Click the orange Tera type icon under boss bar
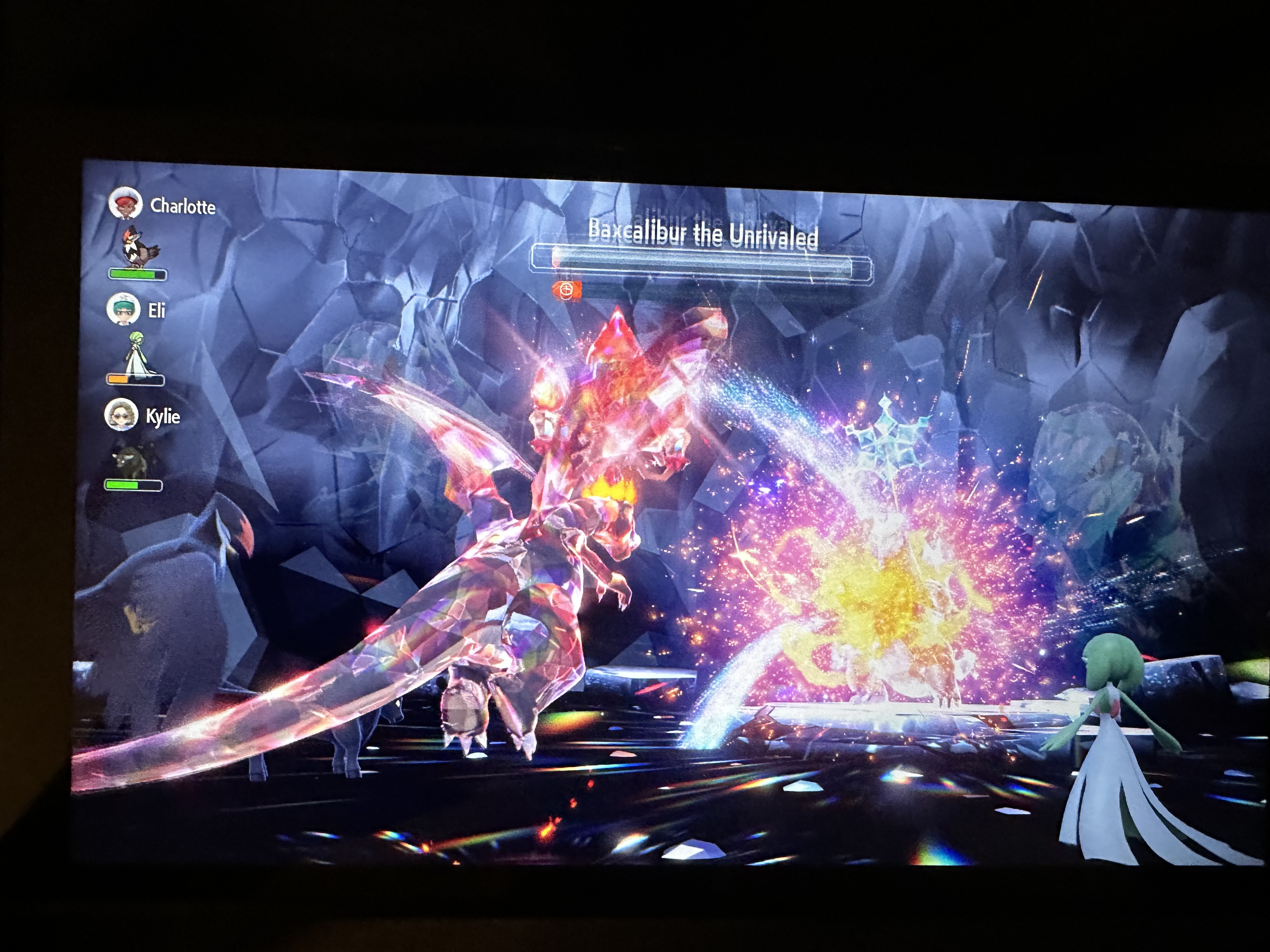 [567, 290]
